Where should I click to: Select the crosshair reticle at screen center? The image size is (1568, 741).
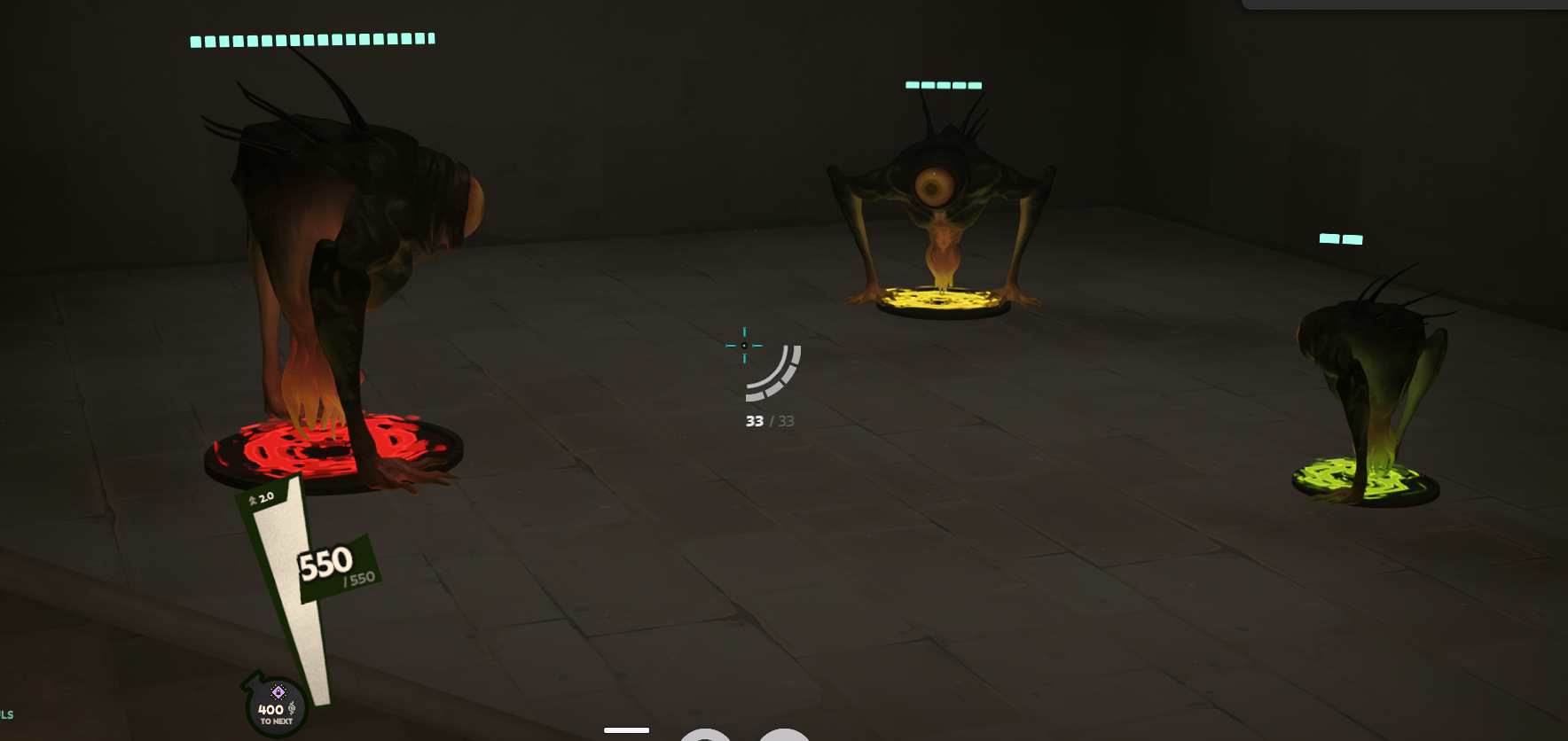click(743, 346)
